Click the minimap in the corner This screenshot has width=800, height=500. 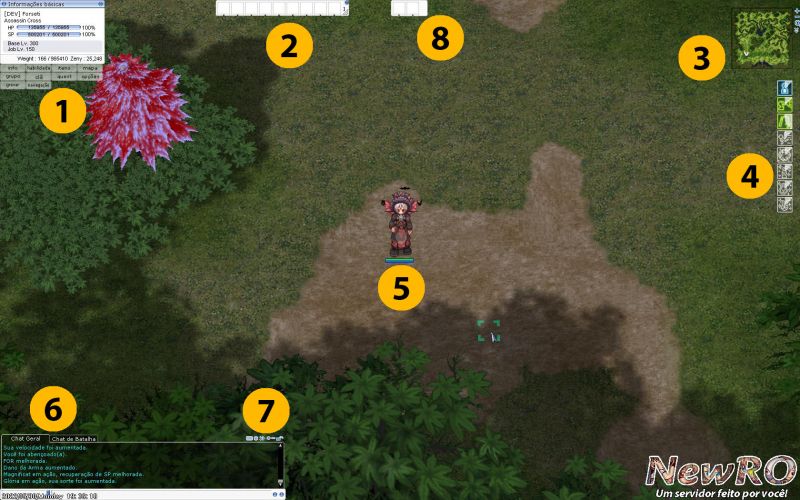click(759, 39)
